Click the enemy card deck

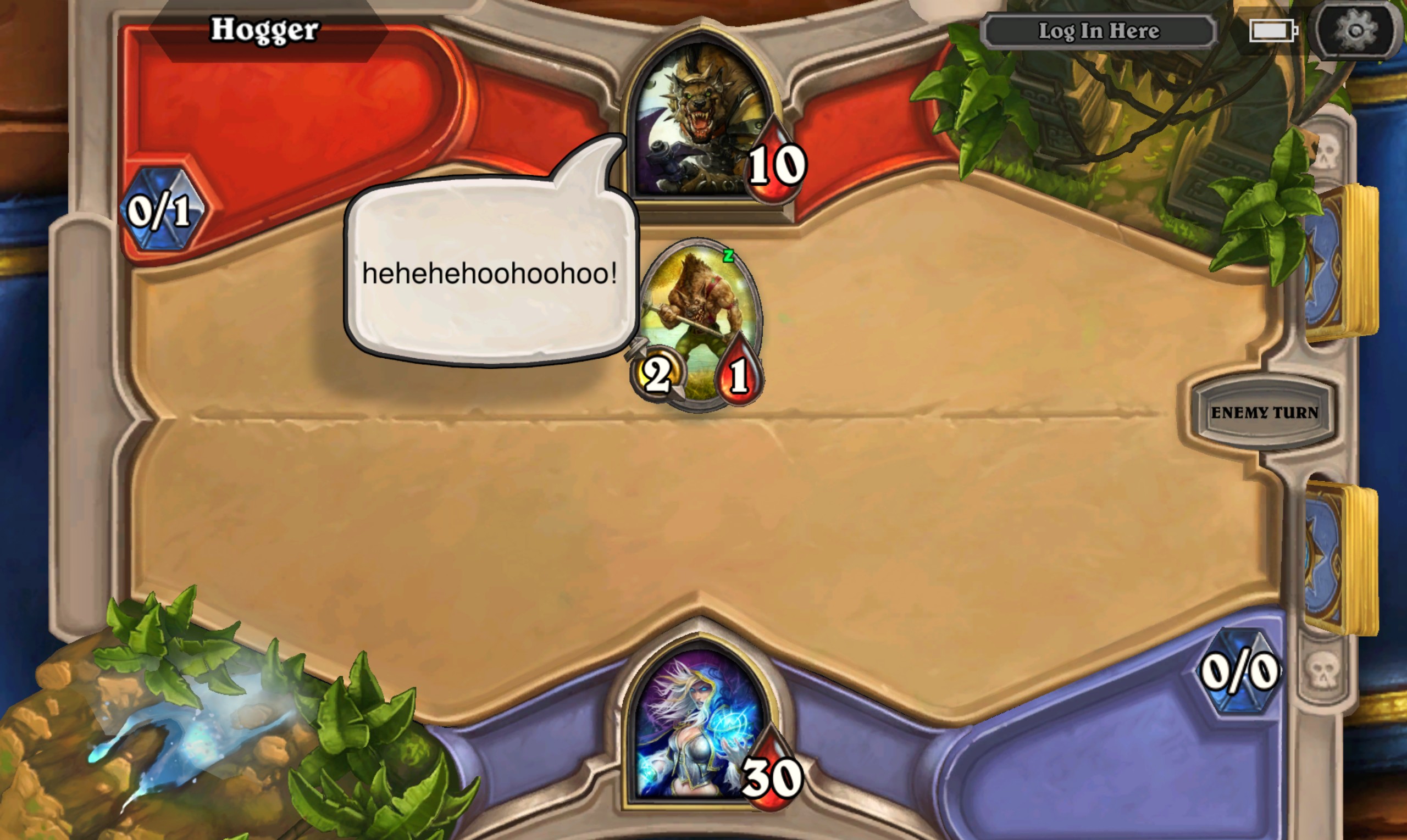click(x=1342, y=263)
